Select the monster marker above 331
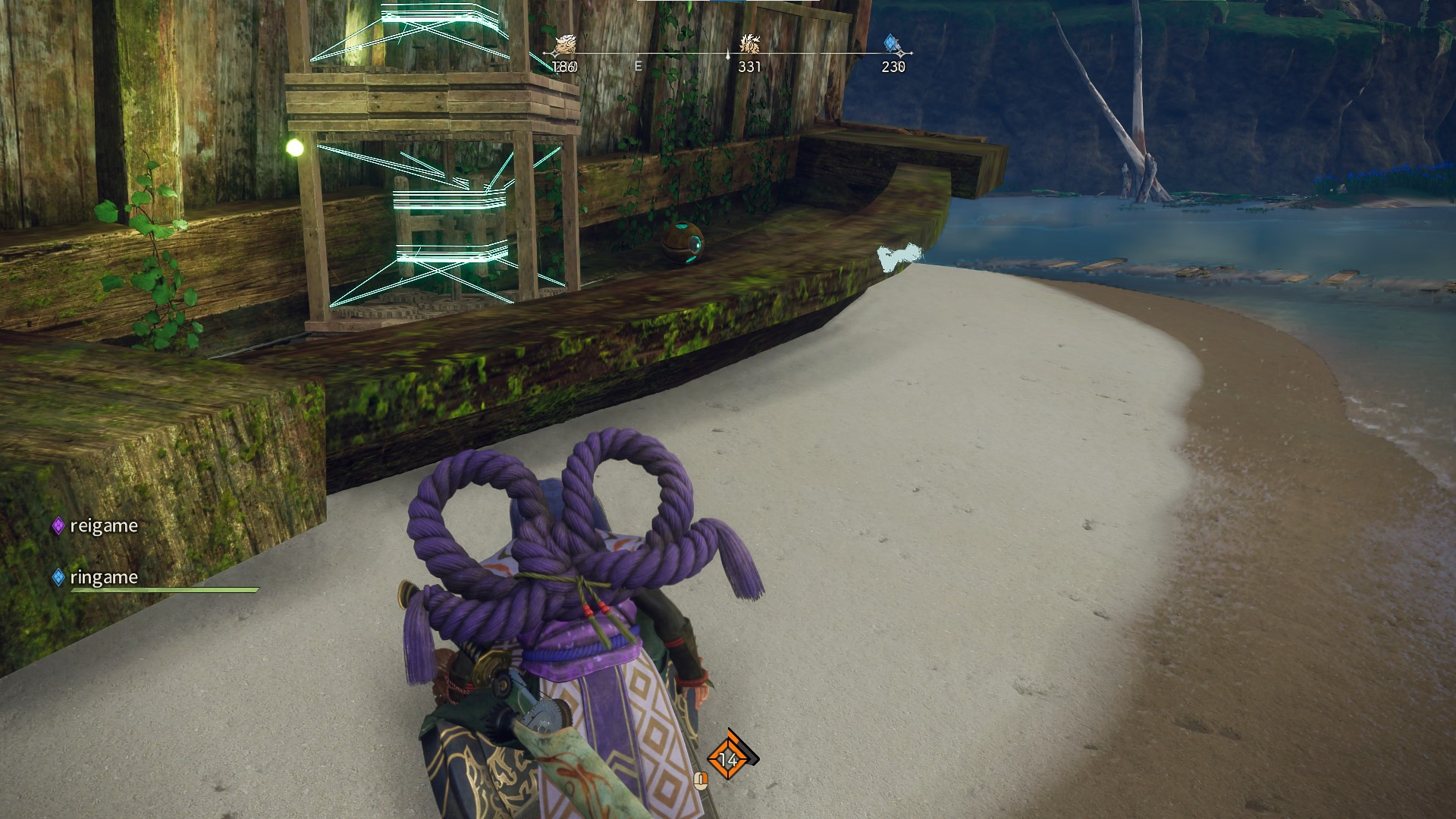The image size is (1456, 819). 750,44
